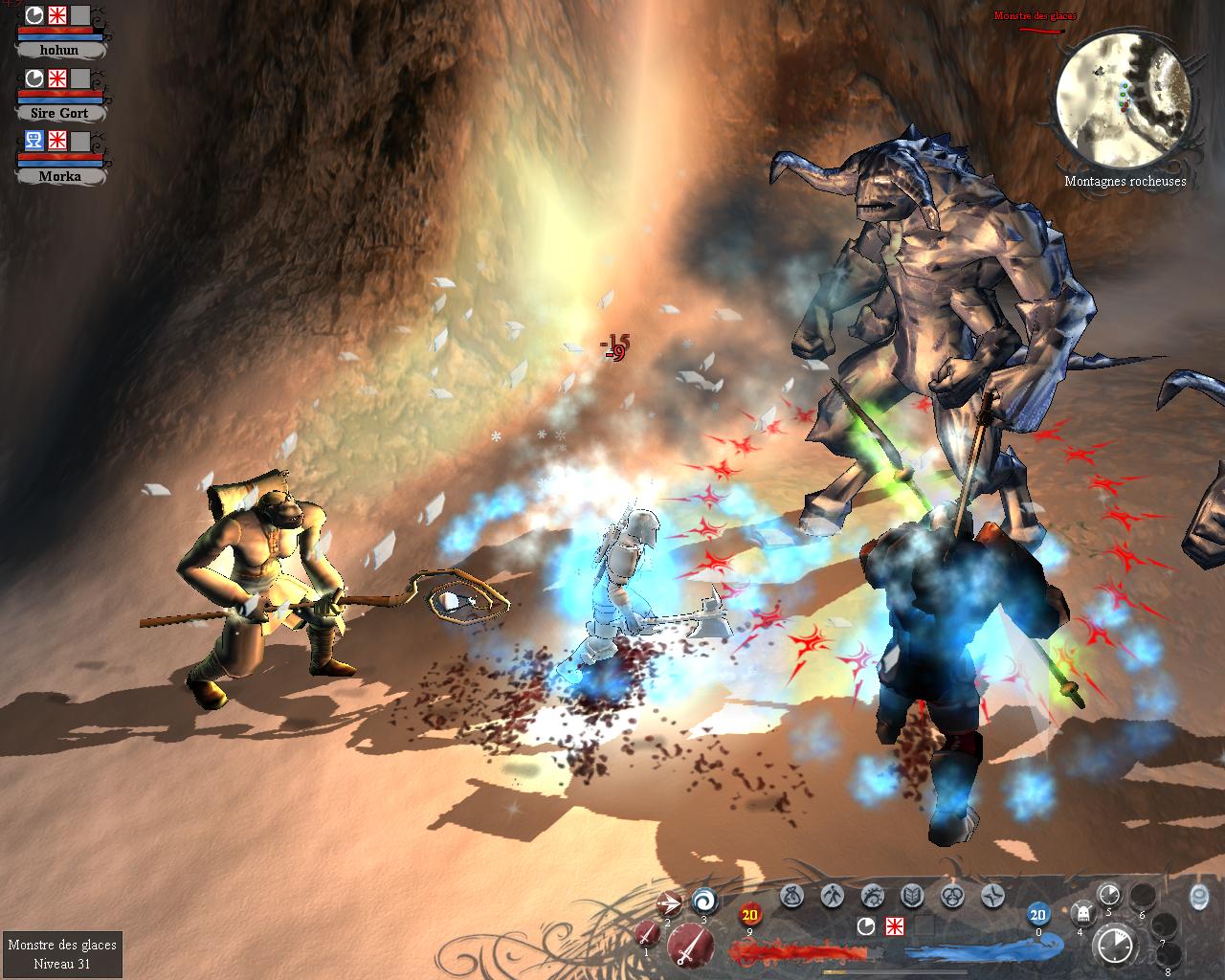
Task: Activate the arrow skill in slot 2
Action: pos(669,902)
